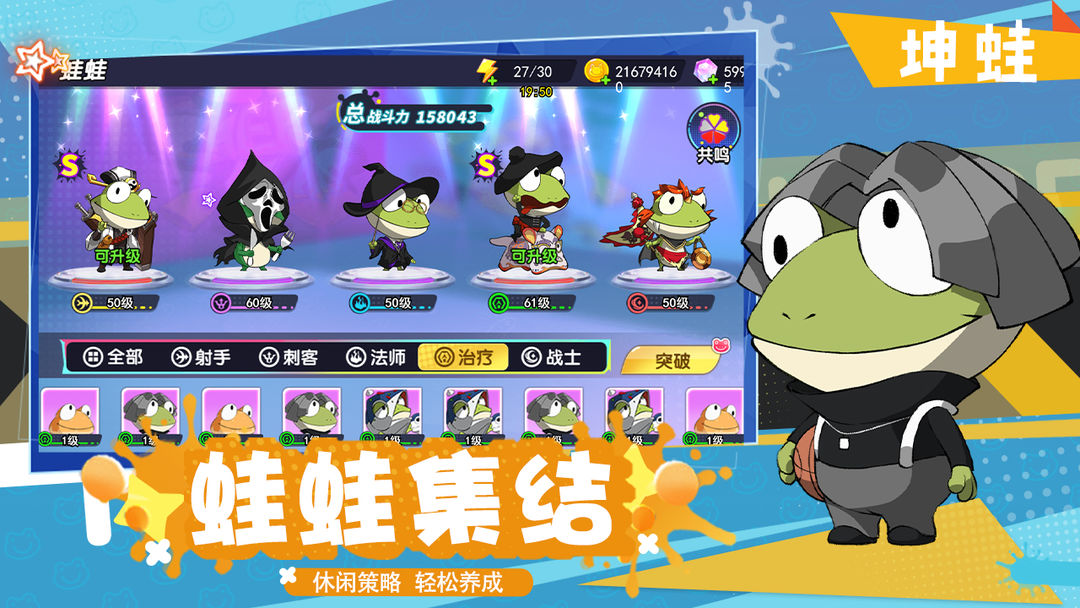Select the 射手 class tab
Image resolution: width=1080 pixels, height=608 pixels.
[x=200, y=357]
